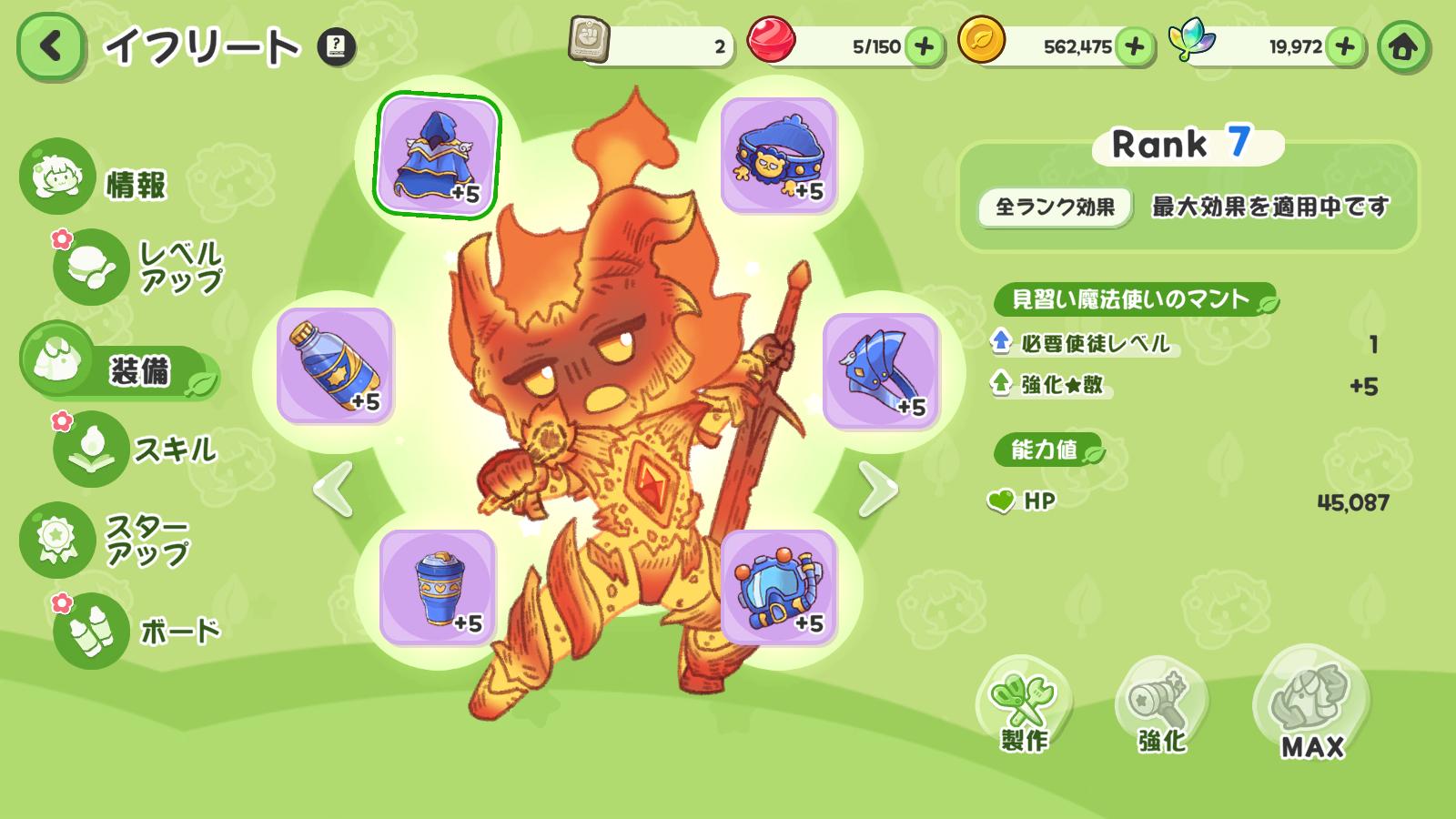Screen dimensions: 1456x819
Task: Add more gold coins
Action: [1135, 46]
